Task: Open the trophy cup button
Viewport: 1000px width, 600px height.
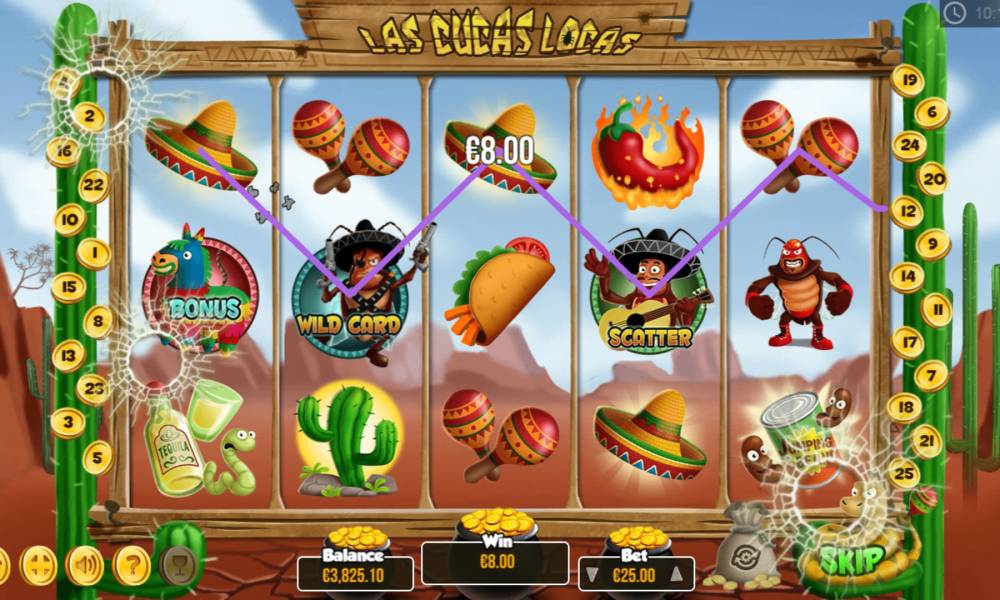Action: click(178, 565)
